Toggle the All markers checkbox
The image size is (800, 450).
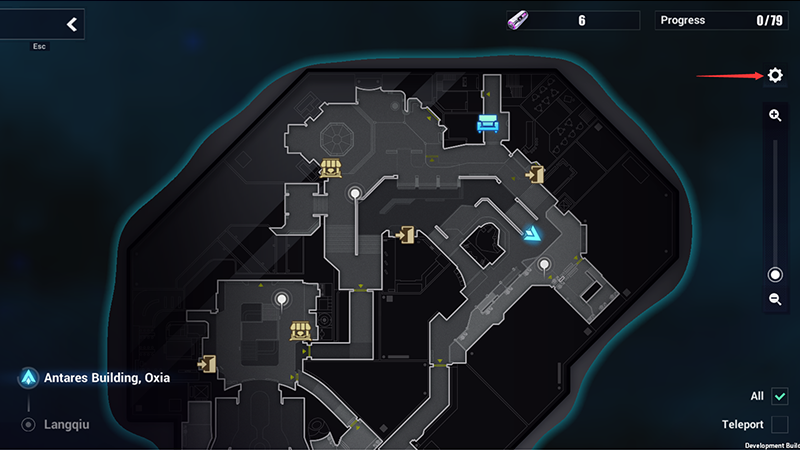pos(780,397)
